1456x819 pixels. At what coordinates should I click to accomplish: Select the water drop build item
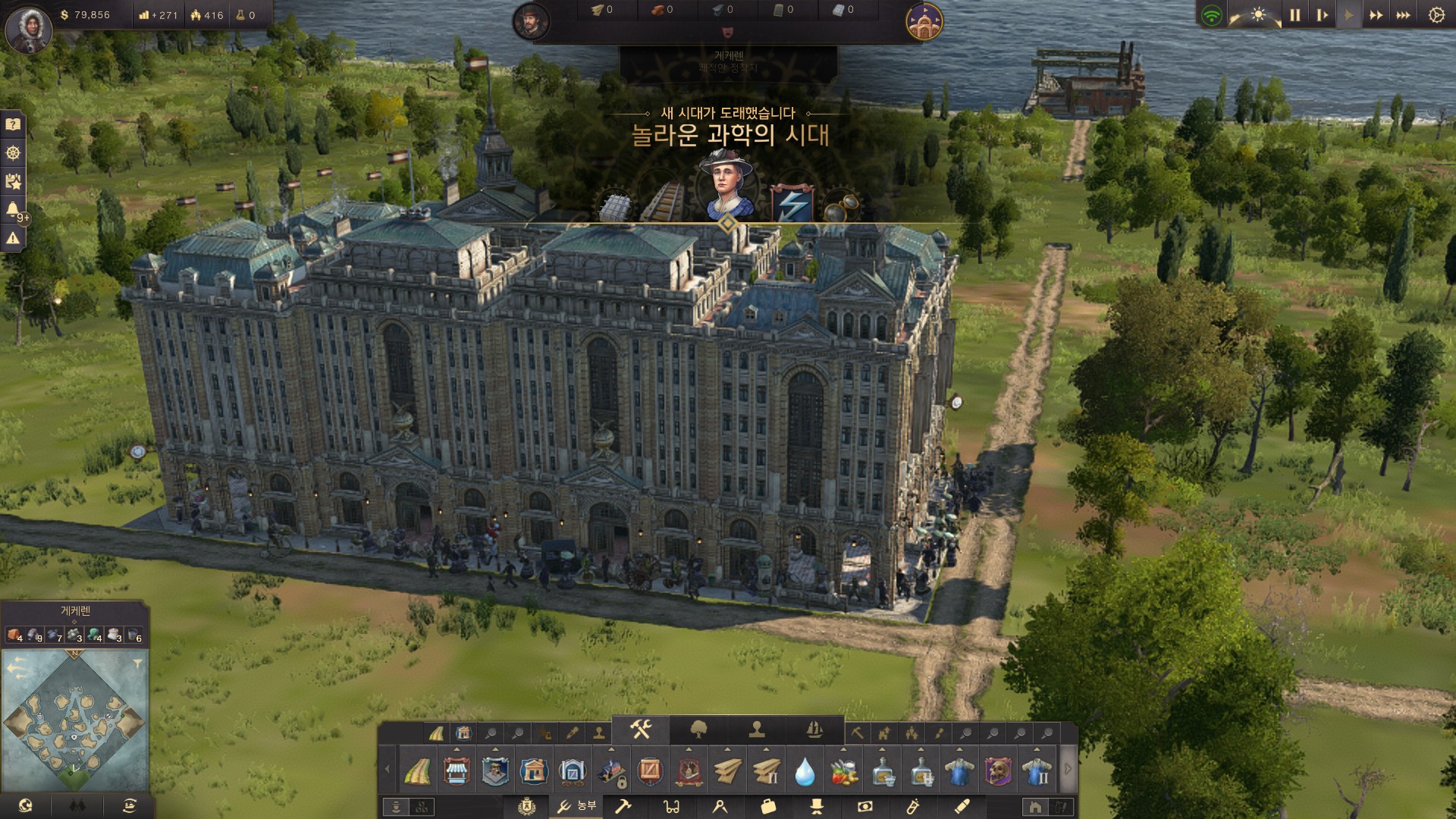(805, 772)
